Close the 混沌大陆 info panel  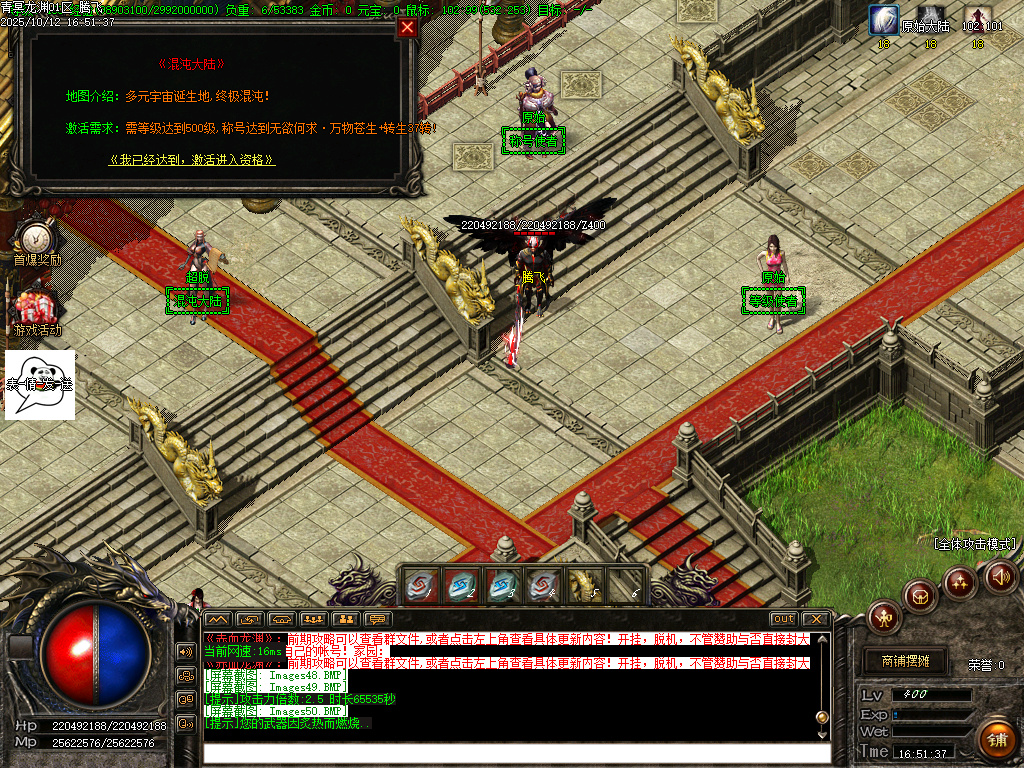click(407, 28)
